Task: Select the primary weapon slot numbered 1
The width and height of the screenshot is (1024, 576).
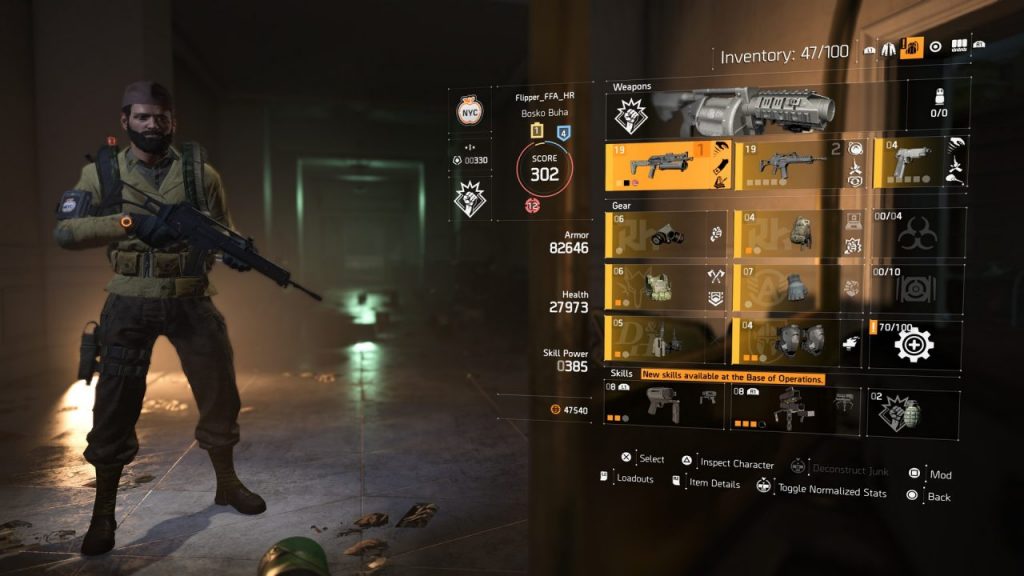Action: (668, 164)
